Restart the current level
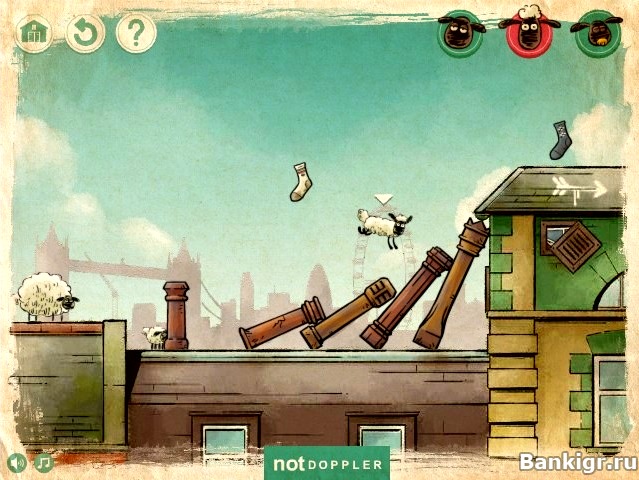Image resolution: width=639 pixels, height=480 pixels. [85, 33]
